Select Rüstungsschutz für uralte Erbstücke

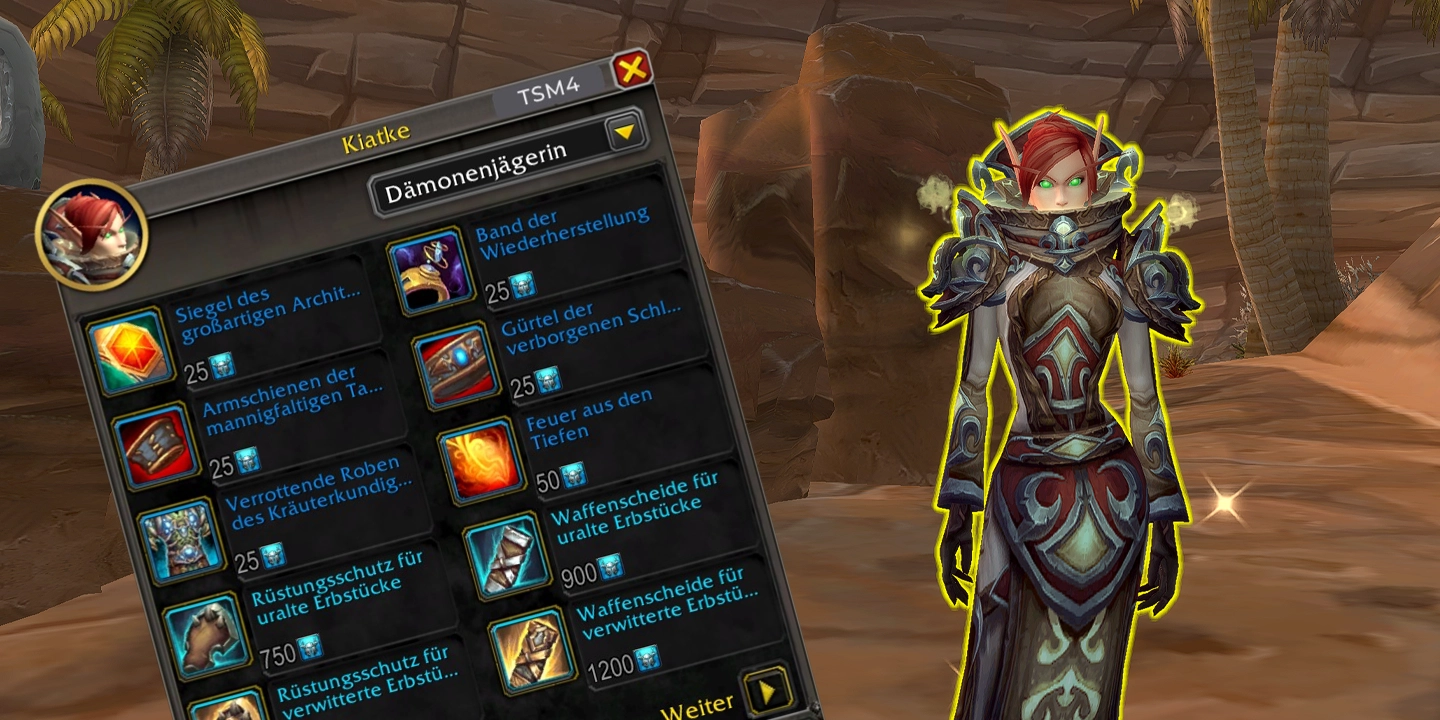207,635
